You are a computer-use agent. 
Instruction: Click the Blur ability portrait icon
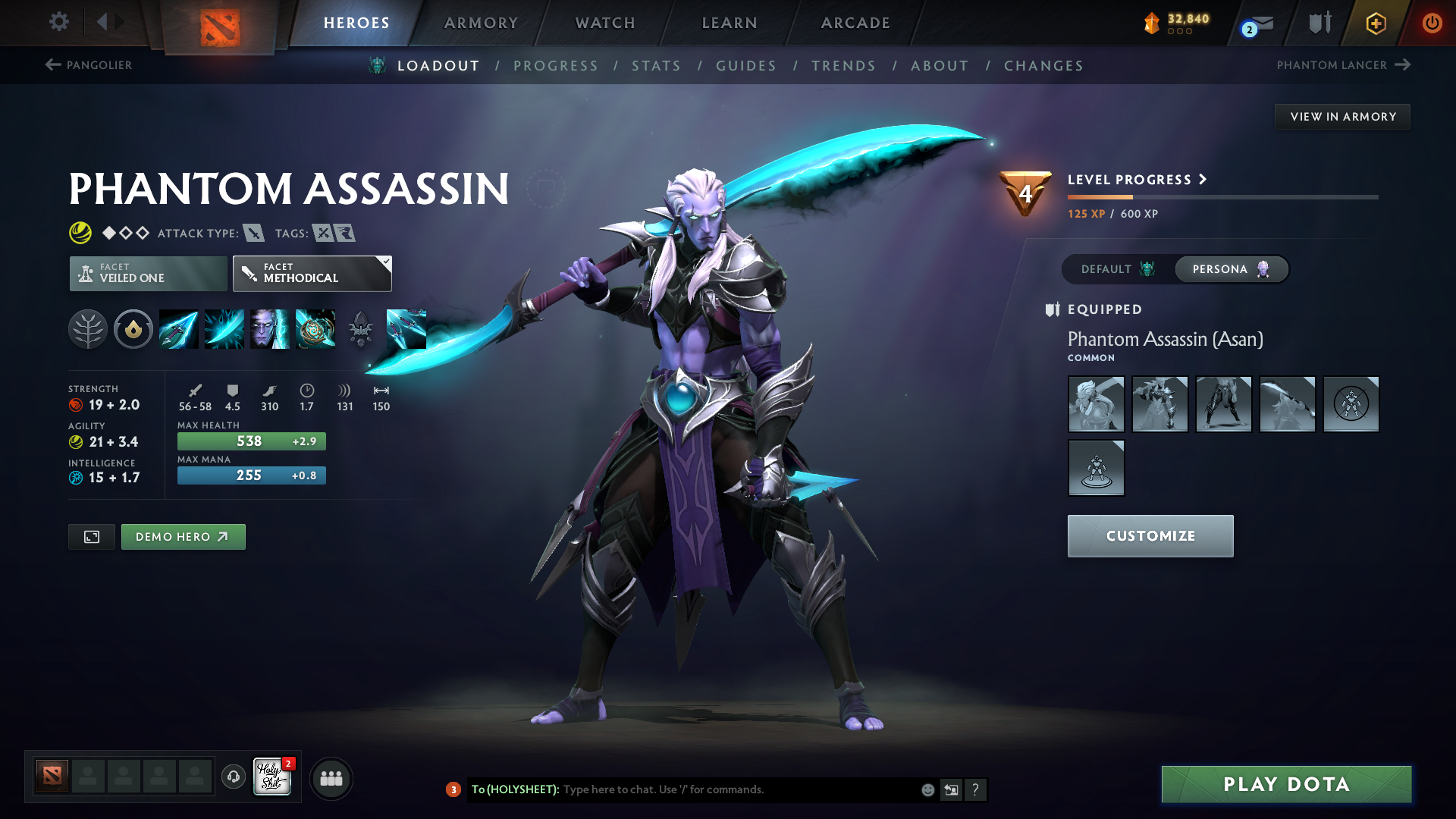tap(270, 329)
